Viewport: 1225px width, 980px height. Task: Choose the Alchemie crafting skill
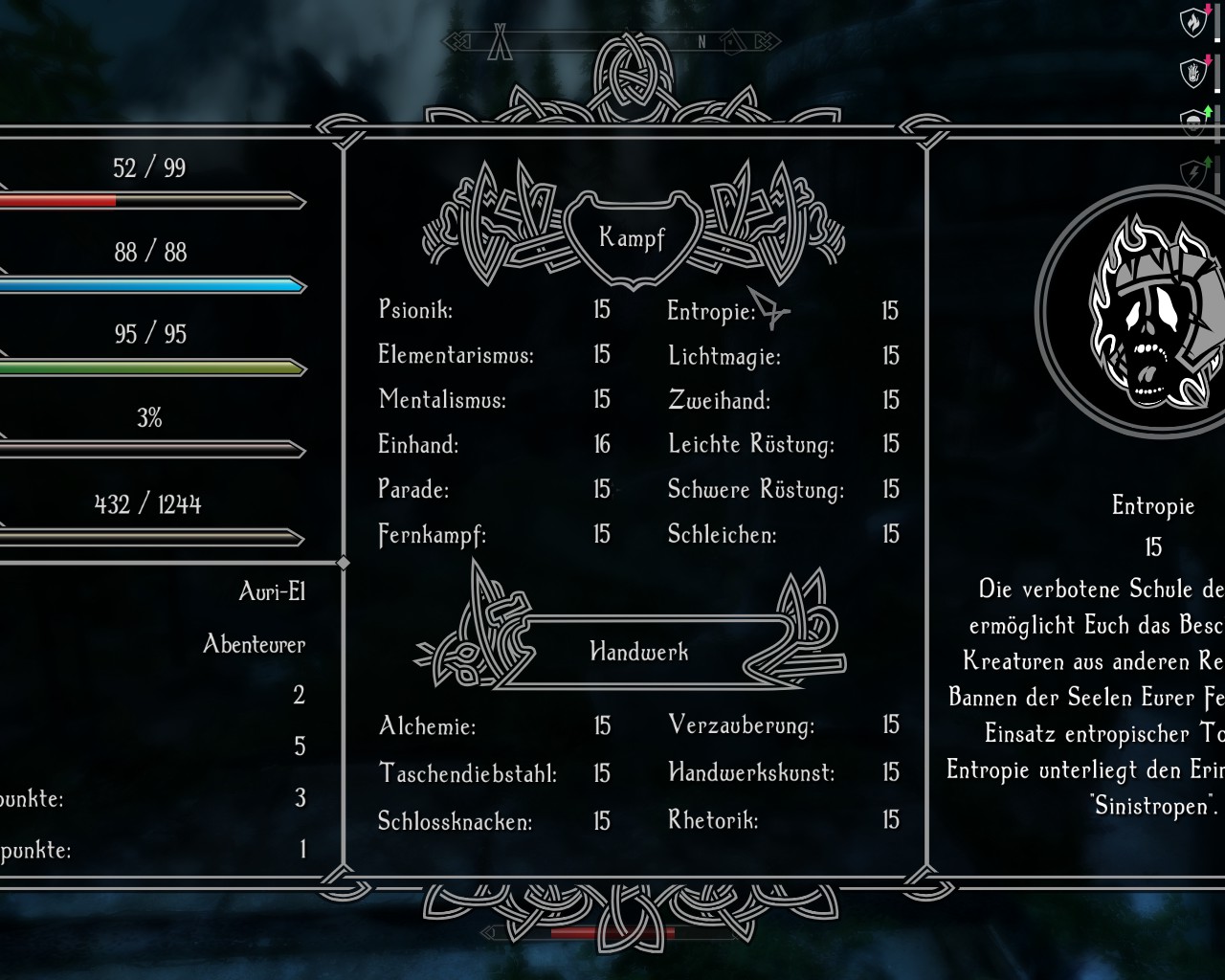[427, 726]
